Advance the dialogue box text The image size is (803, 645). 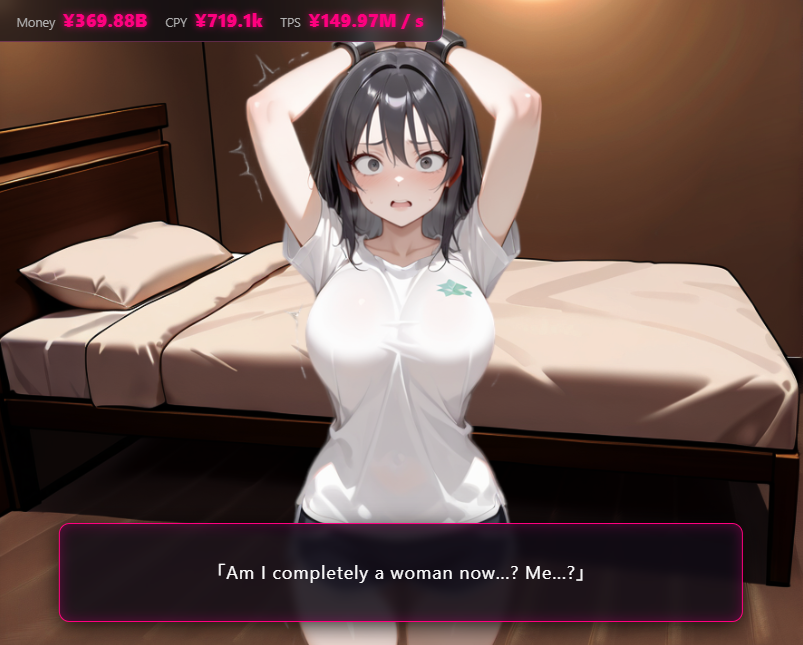tap(400, 572)
